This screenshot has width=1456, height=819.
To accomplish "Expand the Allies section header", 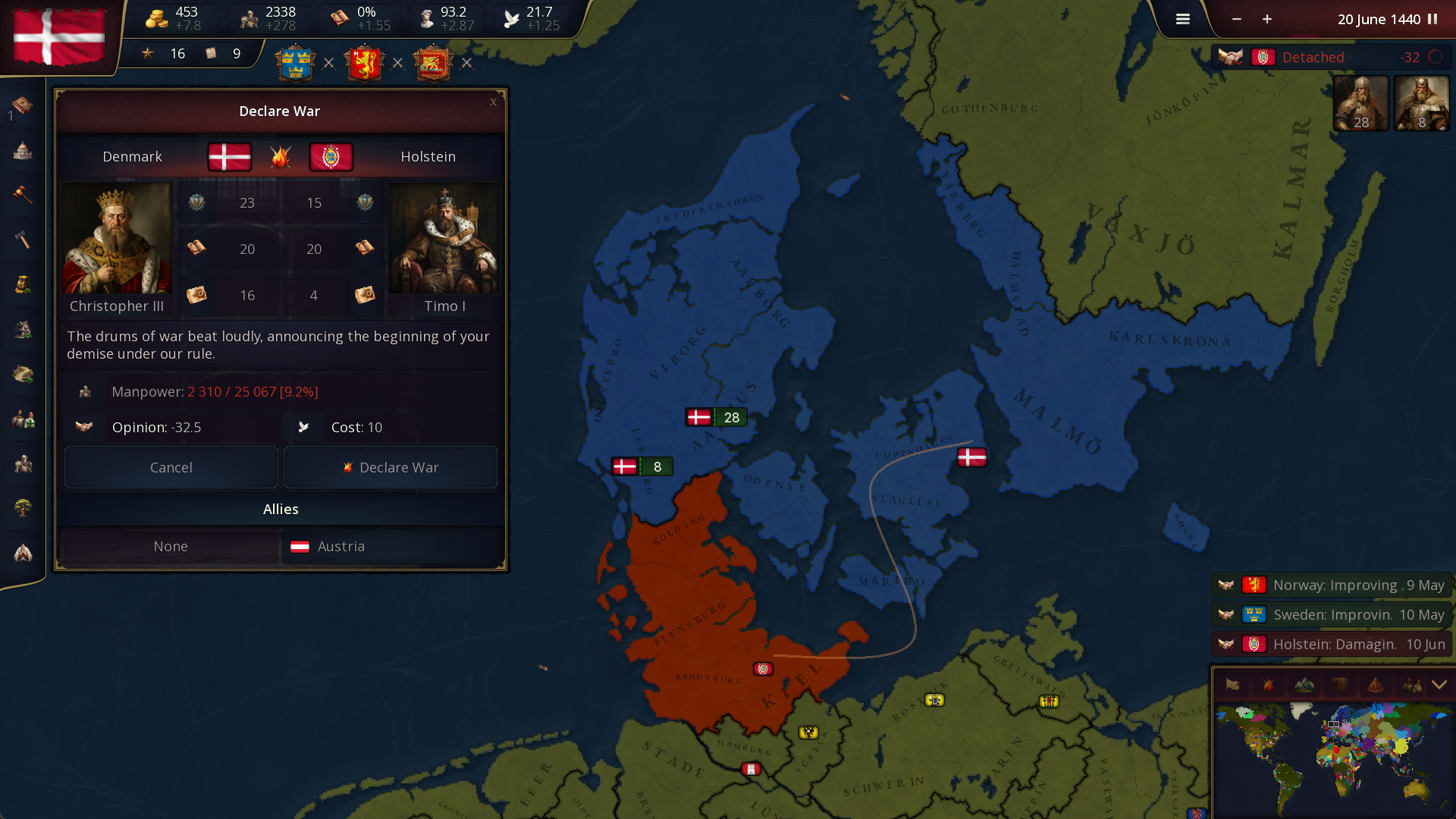I will tap(281, 509).
